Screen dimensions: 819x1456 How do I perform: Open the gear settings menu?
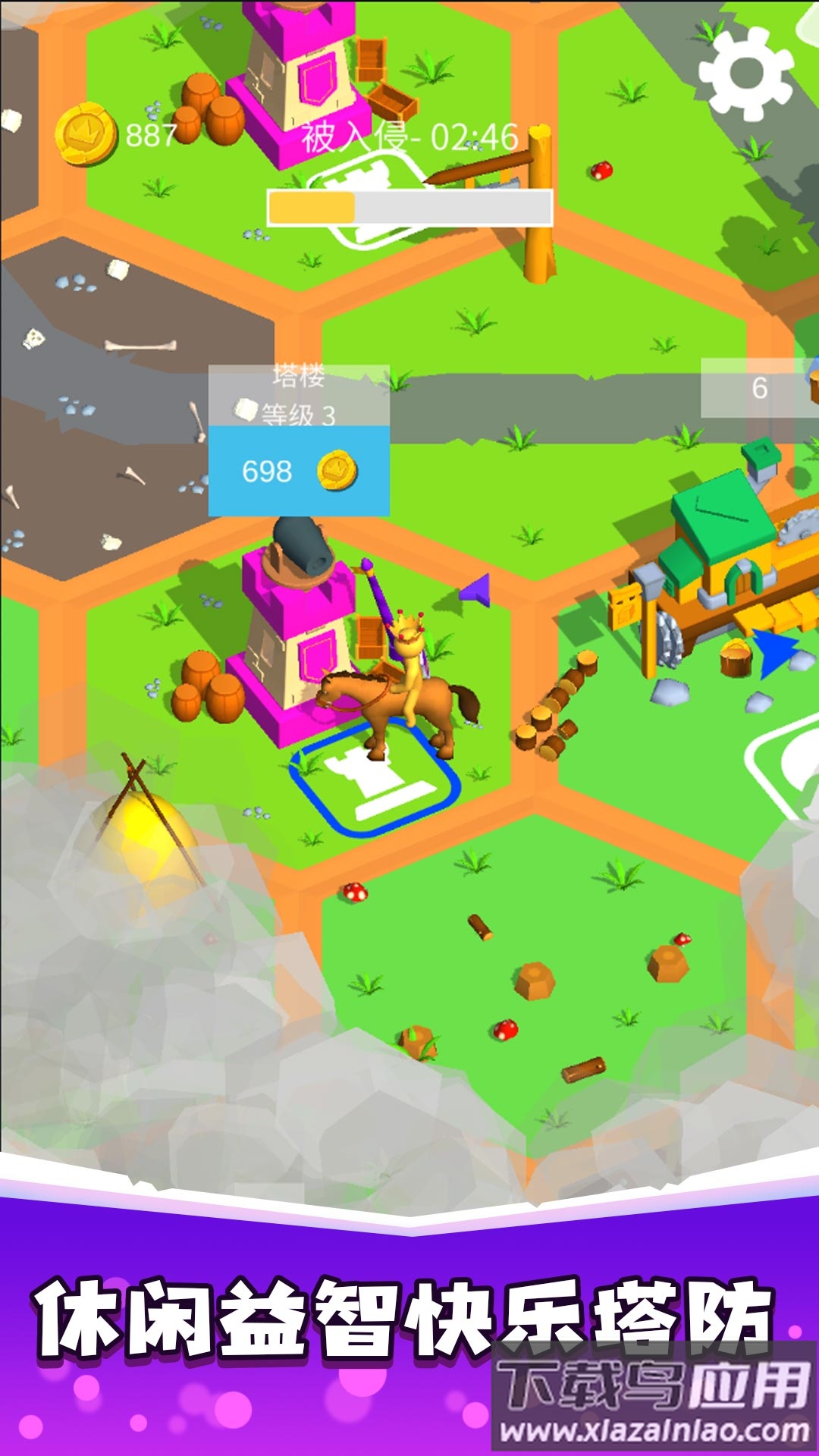(746, 74)
